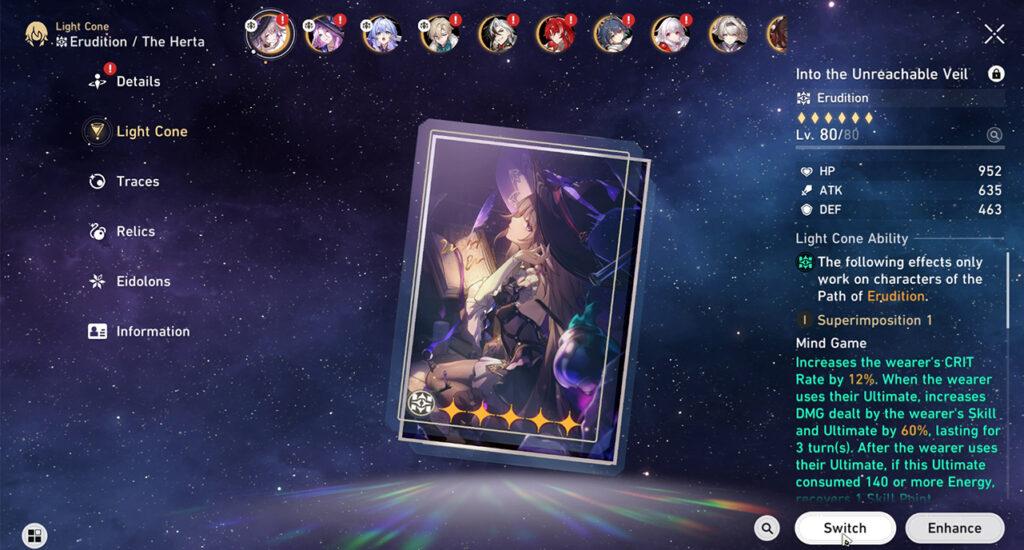Toggle the light cone lock icon
1024x550 pixels.
click(996, 74)
